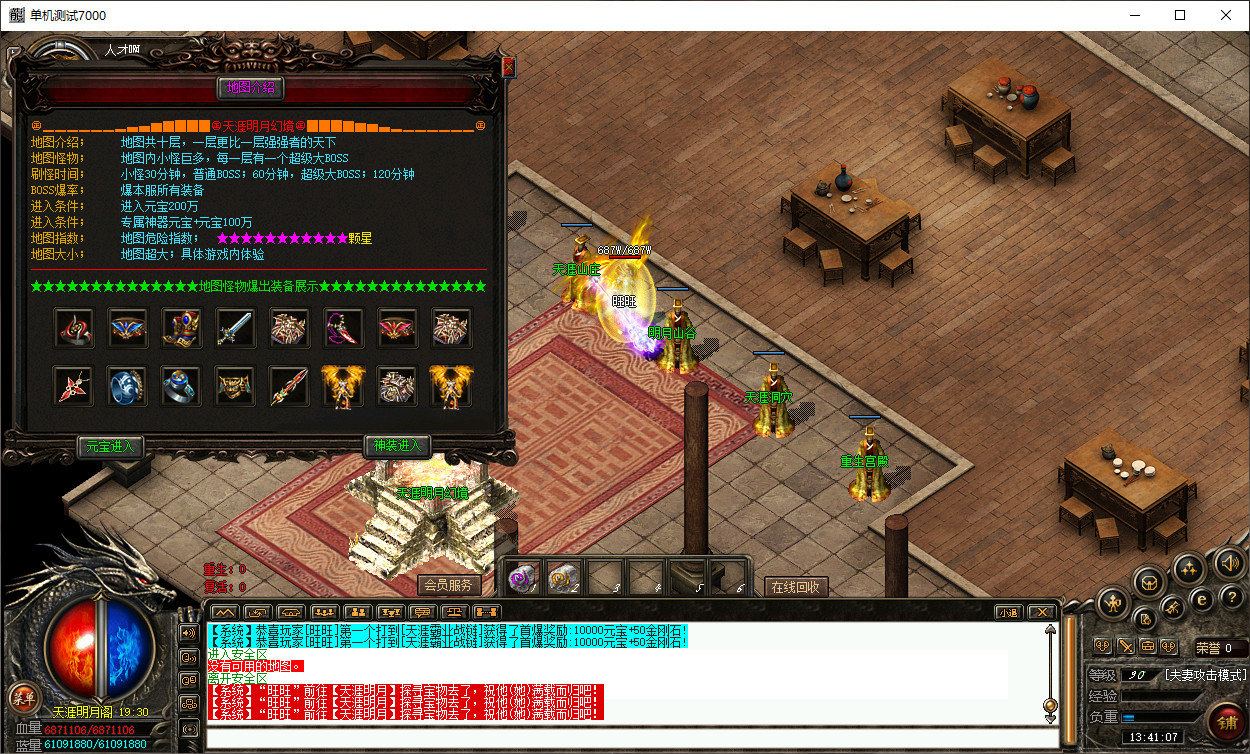Click the 小退 logout button
The image size is (1250, 754).
(1008, 612)
